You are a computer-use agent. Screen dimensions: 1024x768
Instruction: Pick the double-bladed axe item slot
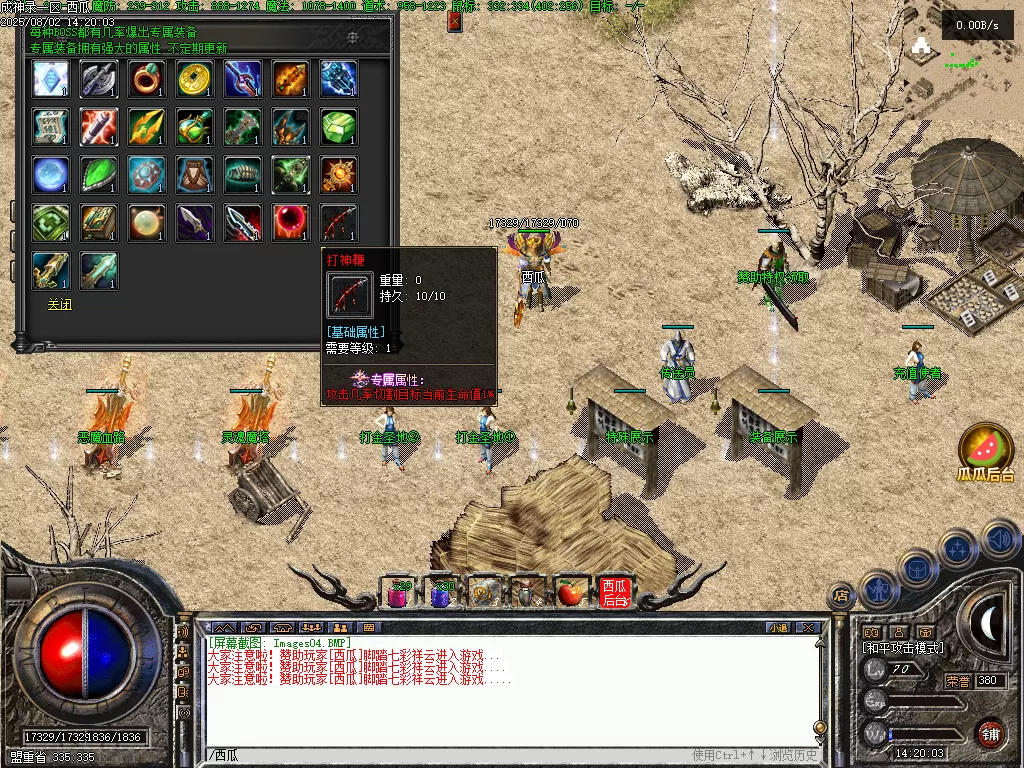pos(99,79)
